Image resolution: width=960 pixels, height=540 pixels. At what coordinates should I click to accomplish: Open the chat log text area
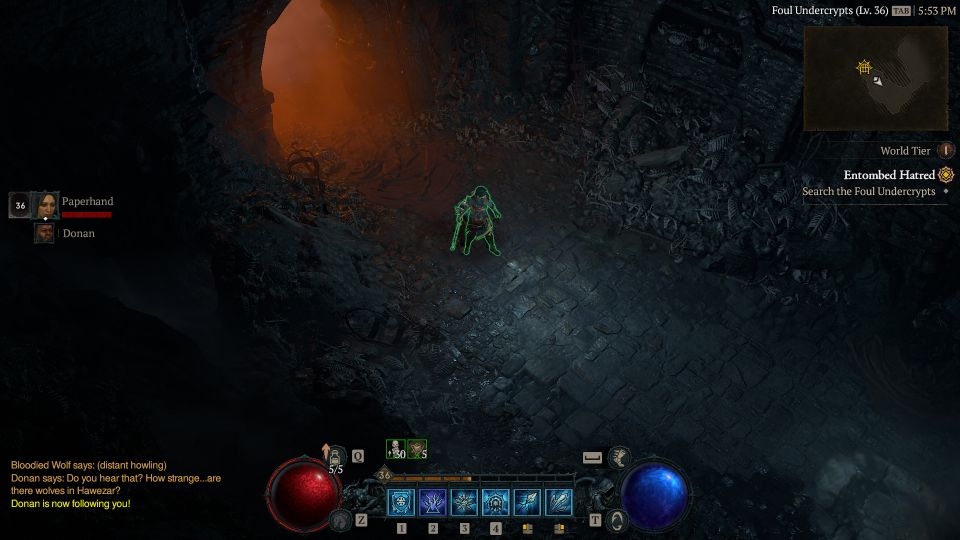coord(88,484)
